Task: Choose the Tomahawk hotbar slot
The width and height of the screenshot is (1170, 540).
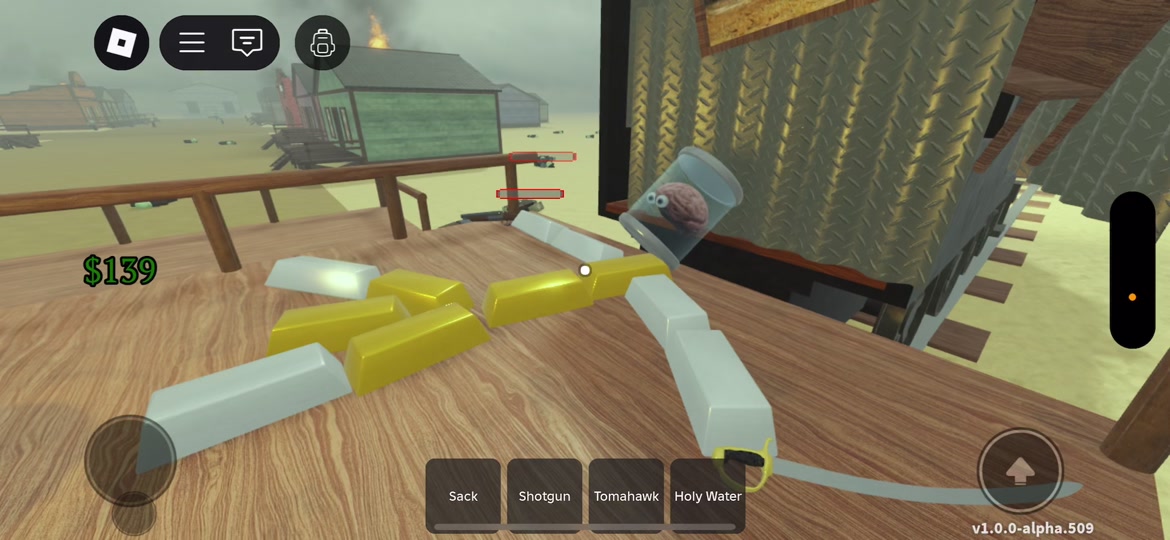Action: click(x=626, y=495)
